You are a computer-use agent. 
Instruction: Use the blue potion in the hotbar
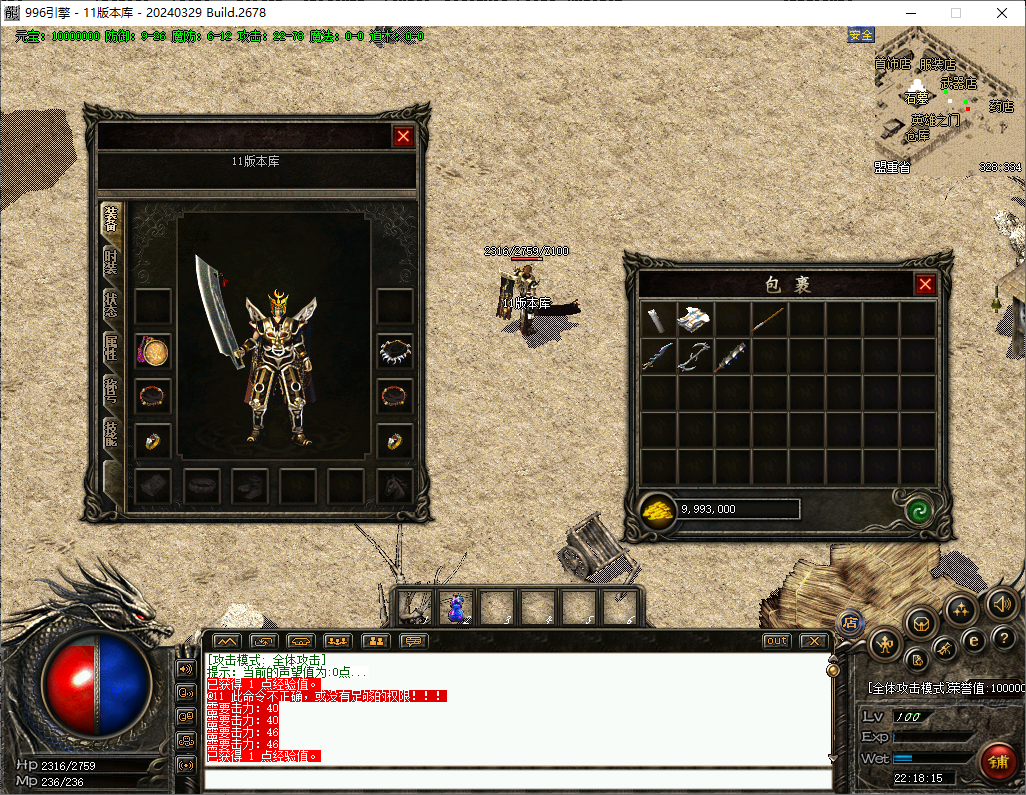[x=457, y=606]
